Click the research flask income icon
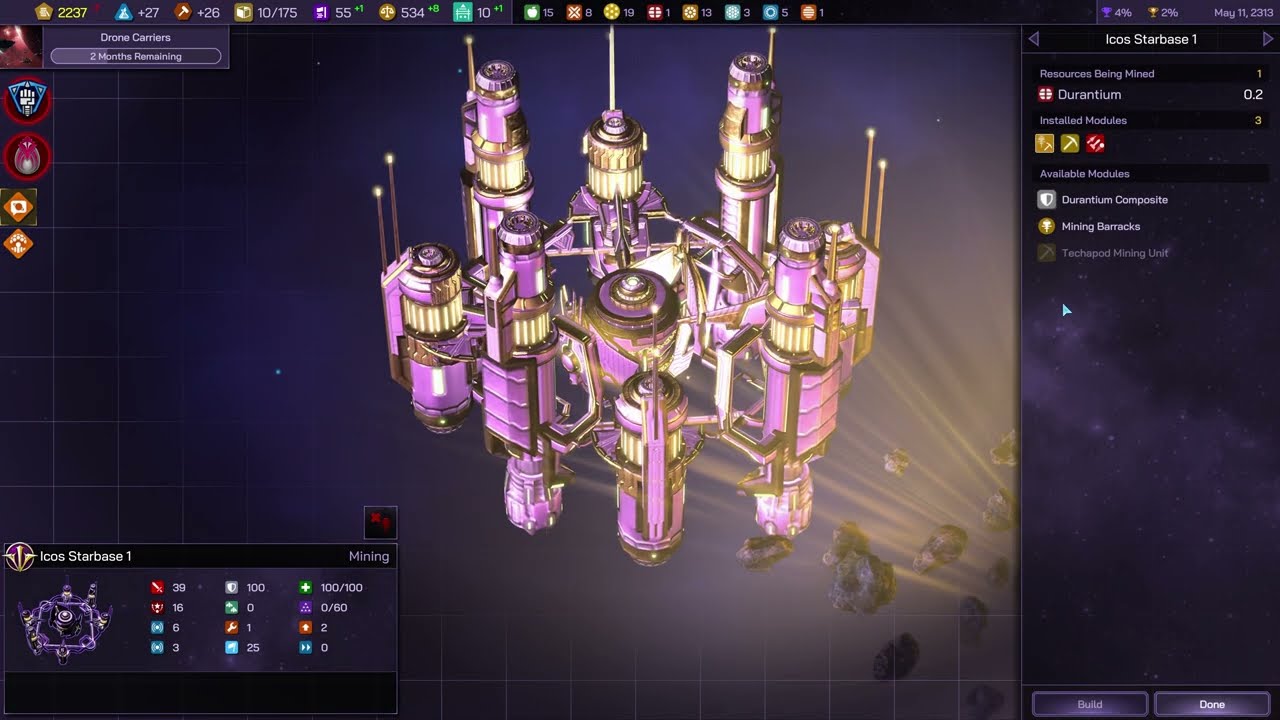Viewport: 1280px width, 720px height. pyautogui.click(x=124, y=13)
